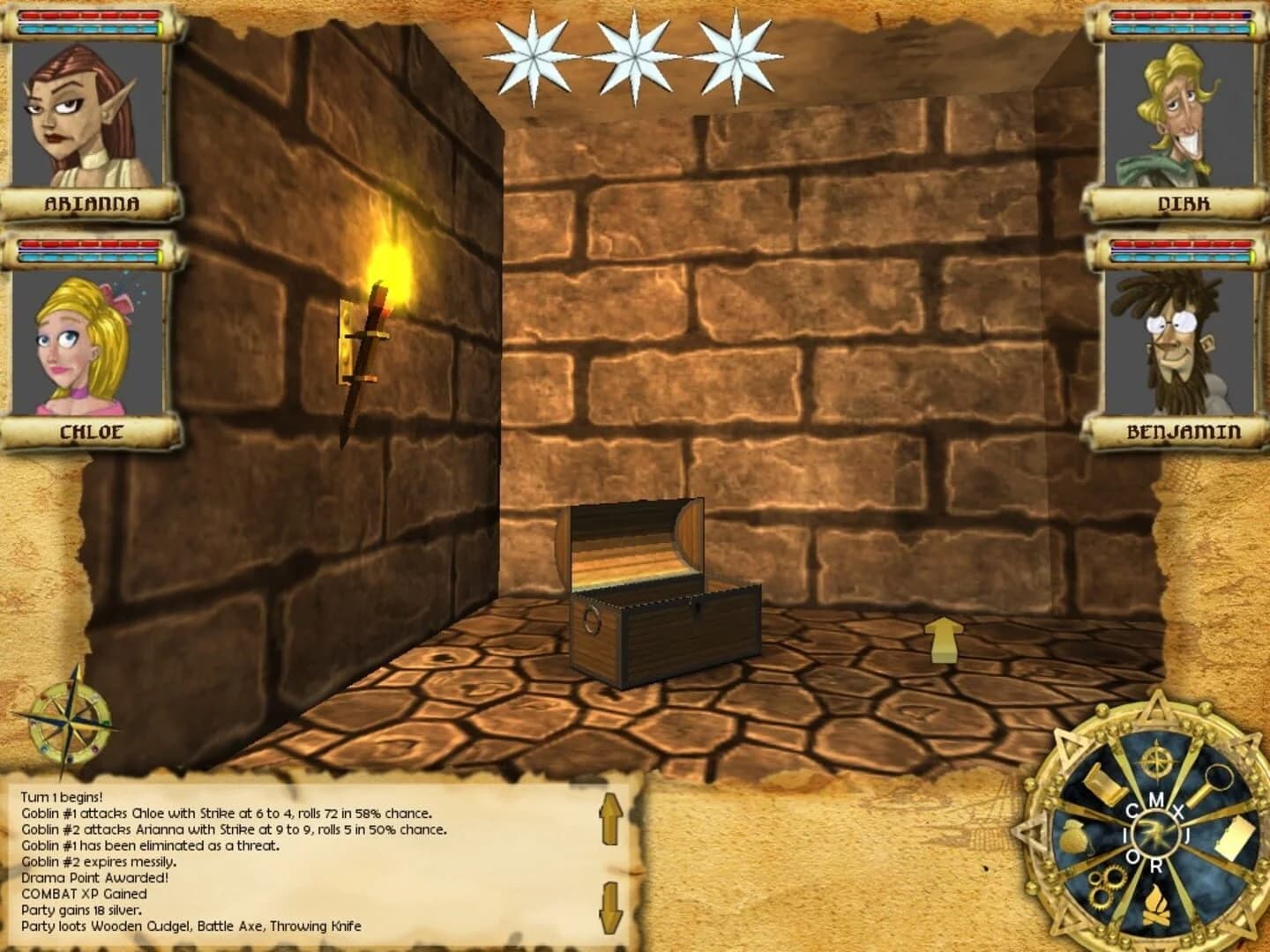Image resolution: width=1270 pixels, height=952 pixels.
Task: Click the central emblem of the action wheel
Action: click(x=1156, y=832)
